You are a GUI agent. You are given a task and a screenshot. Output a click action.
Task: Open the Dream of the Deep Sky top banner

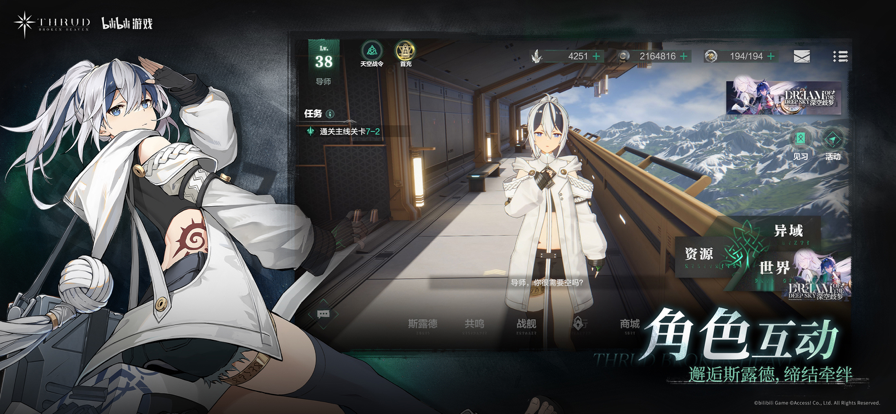click(783, 98)
